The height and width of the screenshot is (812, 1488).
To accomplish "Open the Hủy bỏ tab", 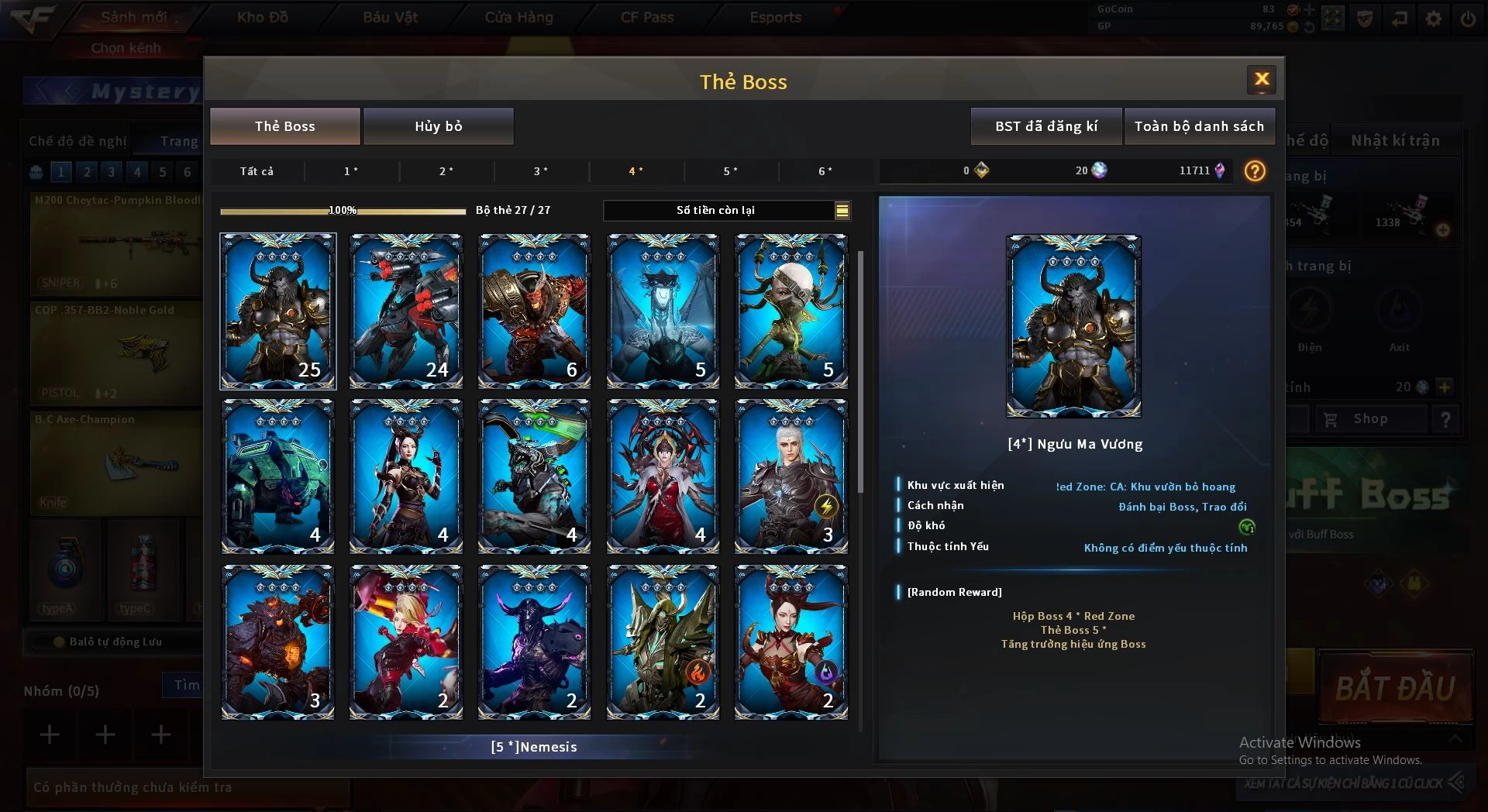I will point(438,126).
